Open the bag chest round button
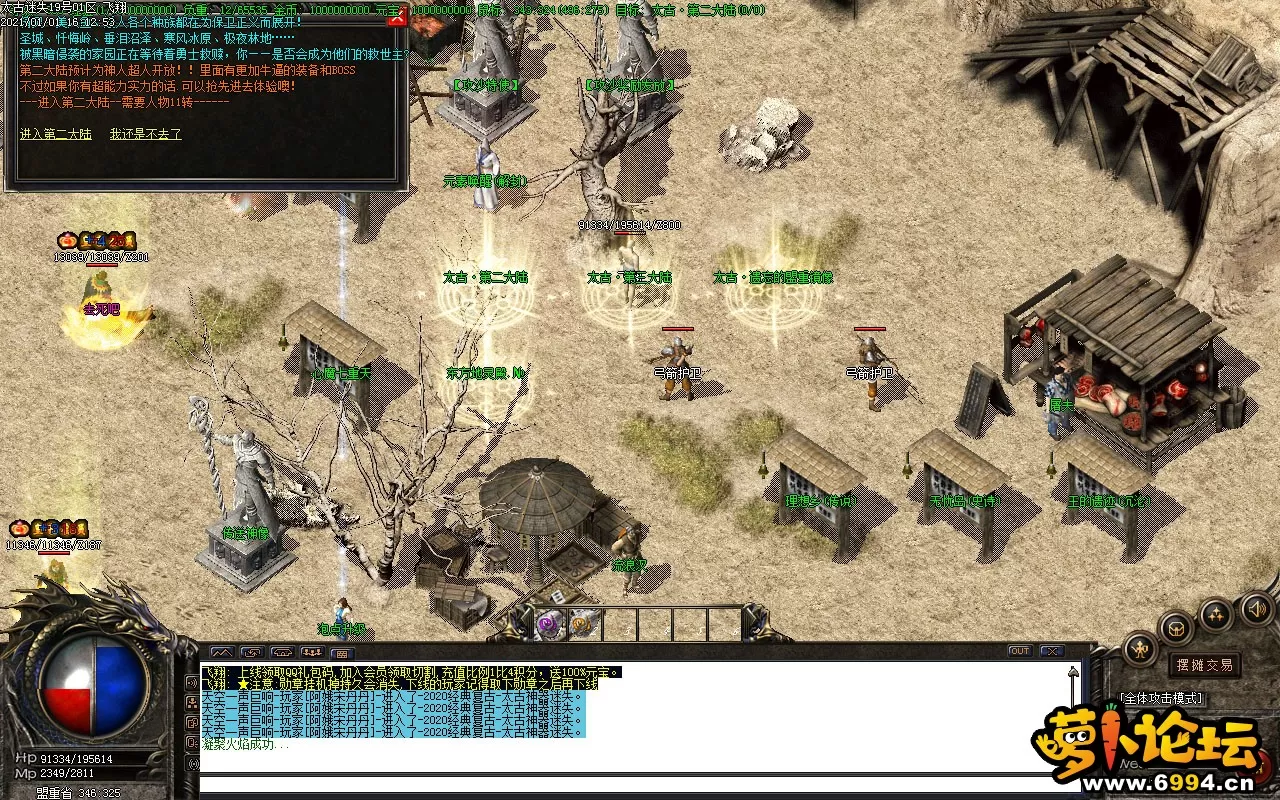 tap(1177, 628)
